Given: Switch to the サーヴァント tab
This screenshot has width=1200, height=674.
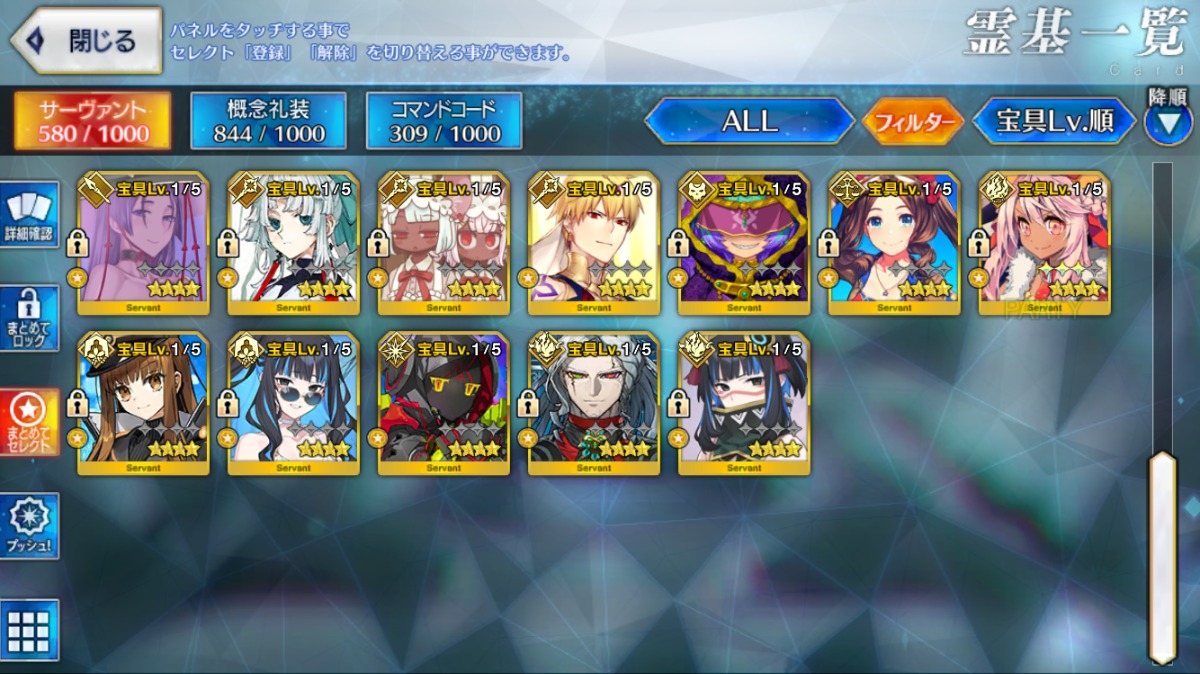Looking at the screenshot, I should click(92, 121).
